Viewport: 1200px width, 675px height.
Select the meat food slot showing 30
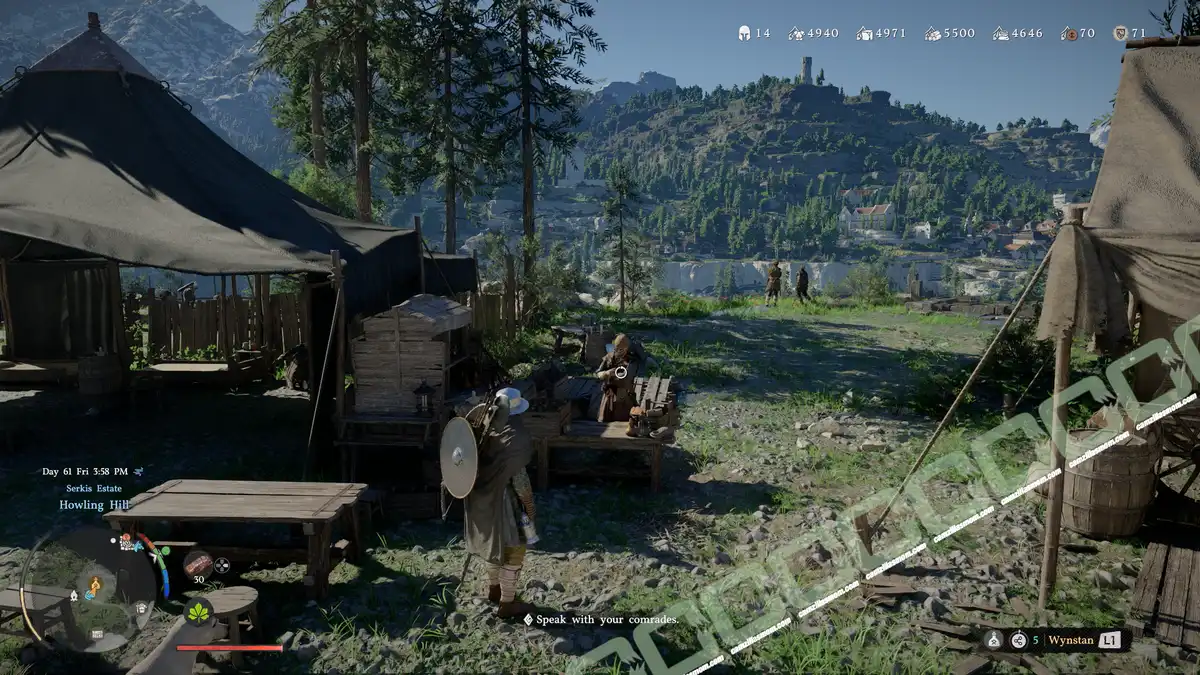pos(198,564)
